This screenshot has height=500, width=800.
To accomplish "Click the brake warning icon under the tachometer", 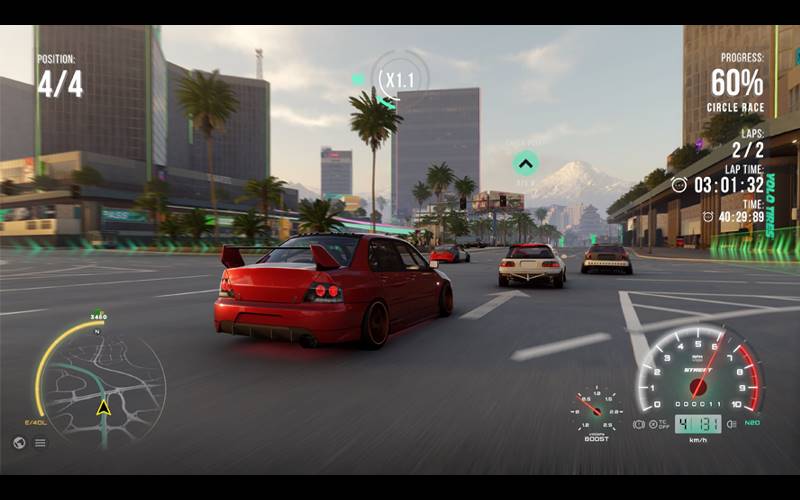I will [640, 424].
